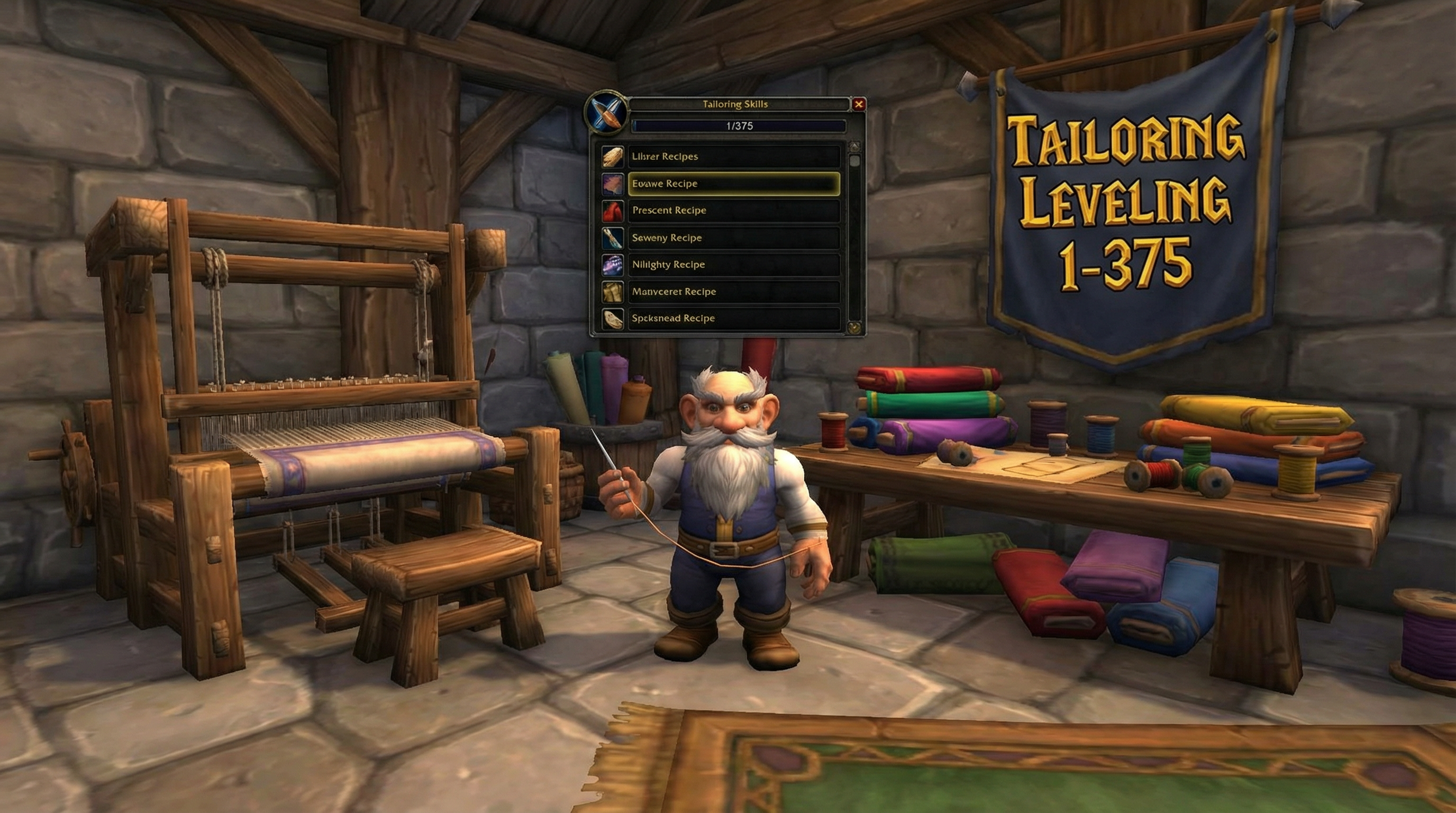
Task: Open the Librer Recipes entry
Action: (x=734, y=157)
